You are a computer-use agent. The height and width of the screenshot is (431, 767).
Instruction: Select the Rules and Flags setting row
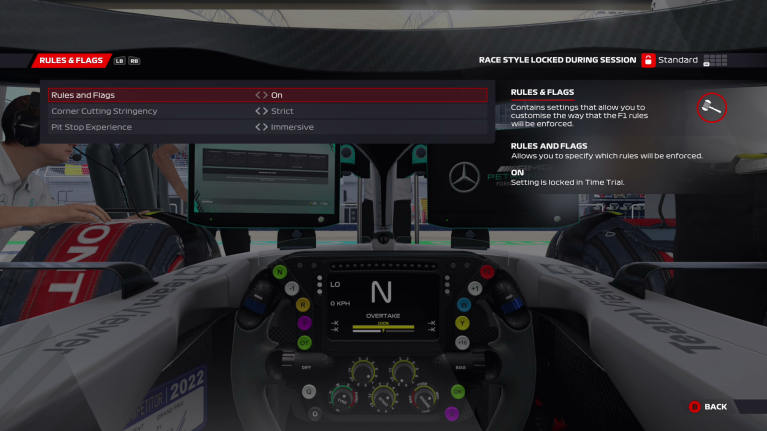[x=150, y=95]
